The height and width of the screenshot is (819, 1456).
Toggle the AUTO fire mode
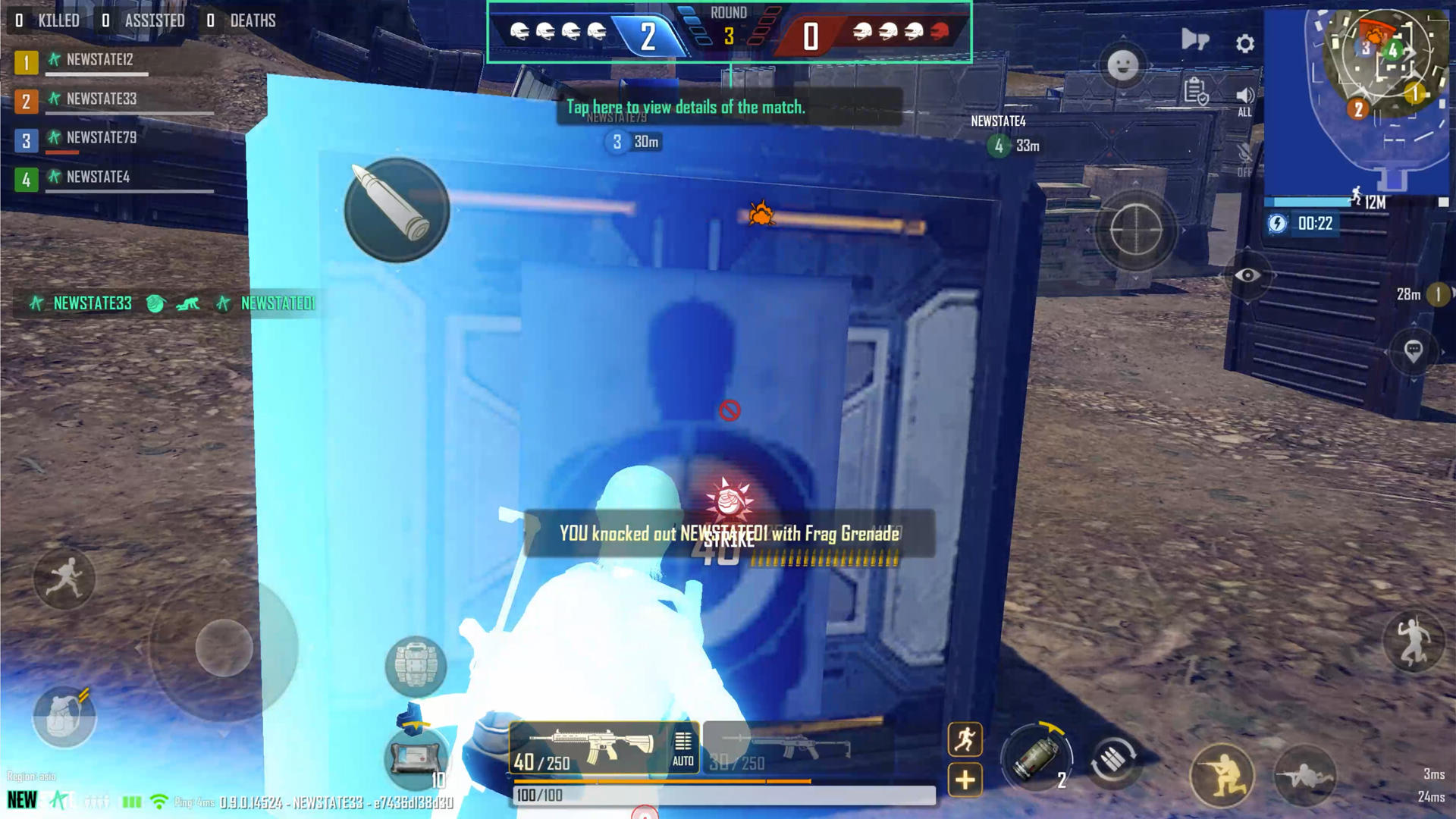click(682, 748)
